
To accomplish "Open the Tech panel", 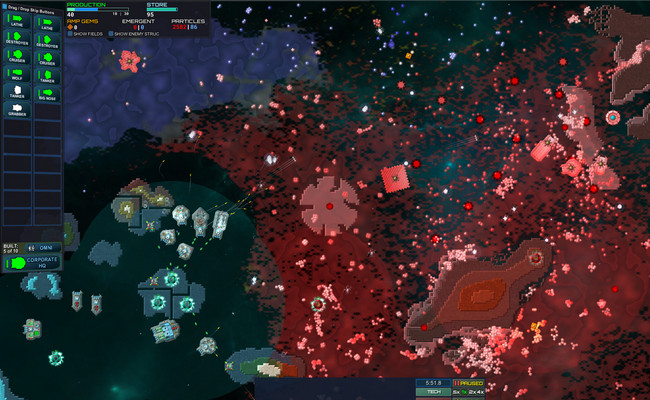I will tap(434, 392).
